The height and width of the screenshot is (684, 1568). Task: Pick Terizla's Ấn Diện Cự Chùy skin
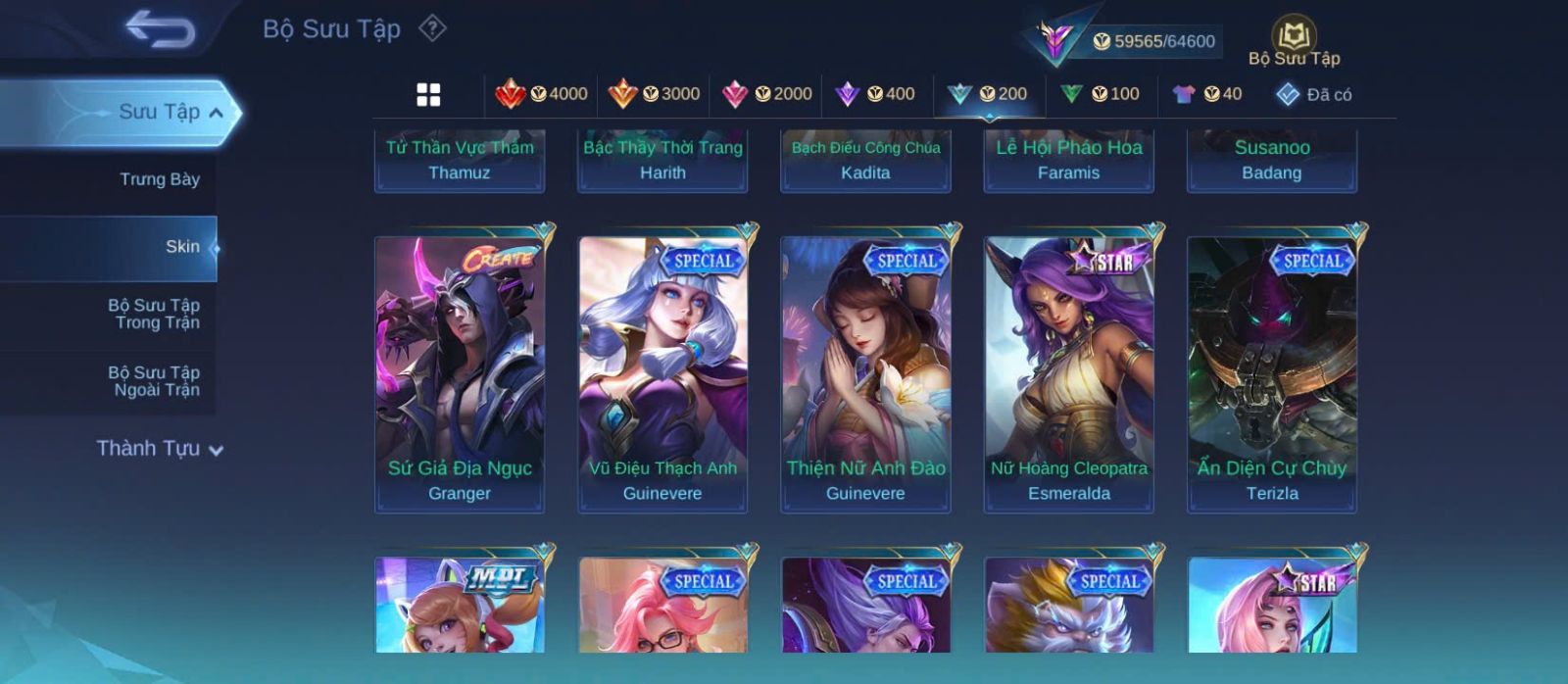(1272, 372)
